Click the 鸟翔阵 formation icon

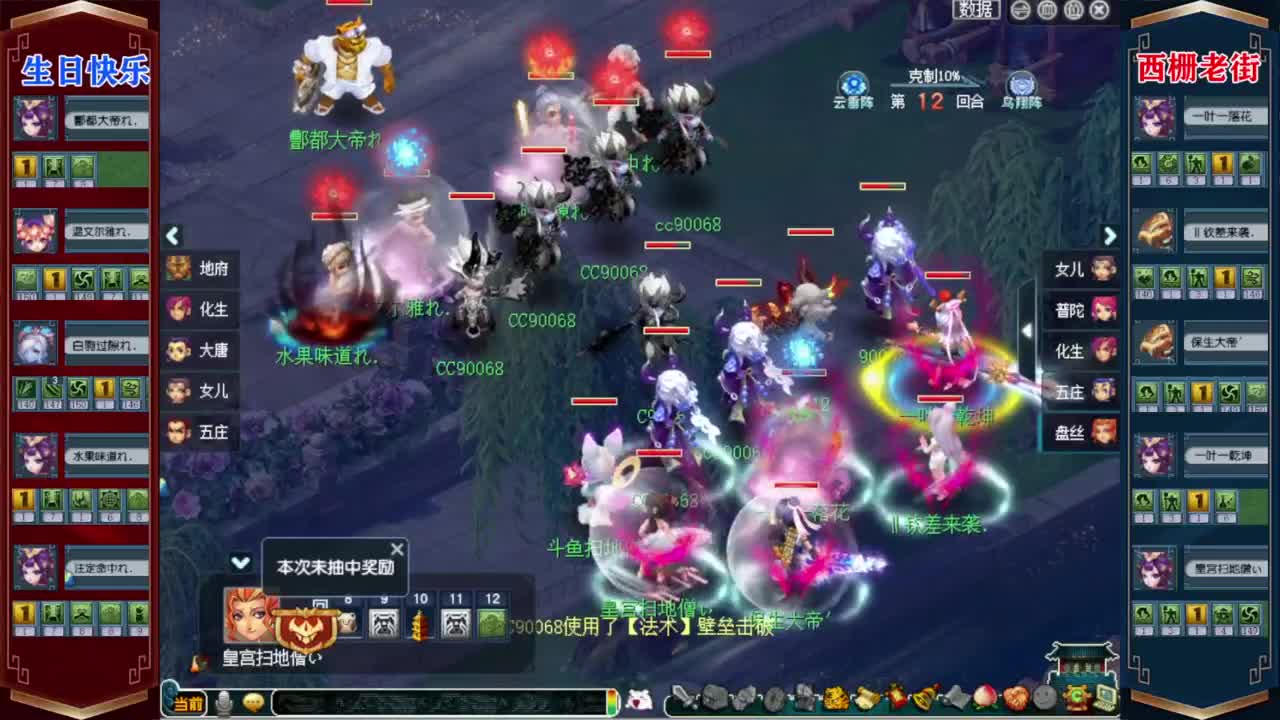point(1024,84)
